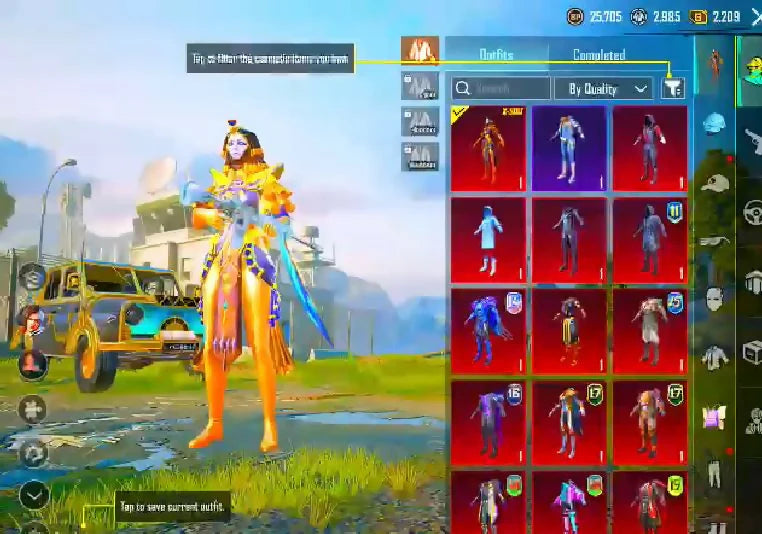Select the blue winged outfit tile
This screenshot has height=534, width=762.
pyautogui.click(x=488, y=330)
